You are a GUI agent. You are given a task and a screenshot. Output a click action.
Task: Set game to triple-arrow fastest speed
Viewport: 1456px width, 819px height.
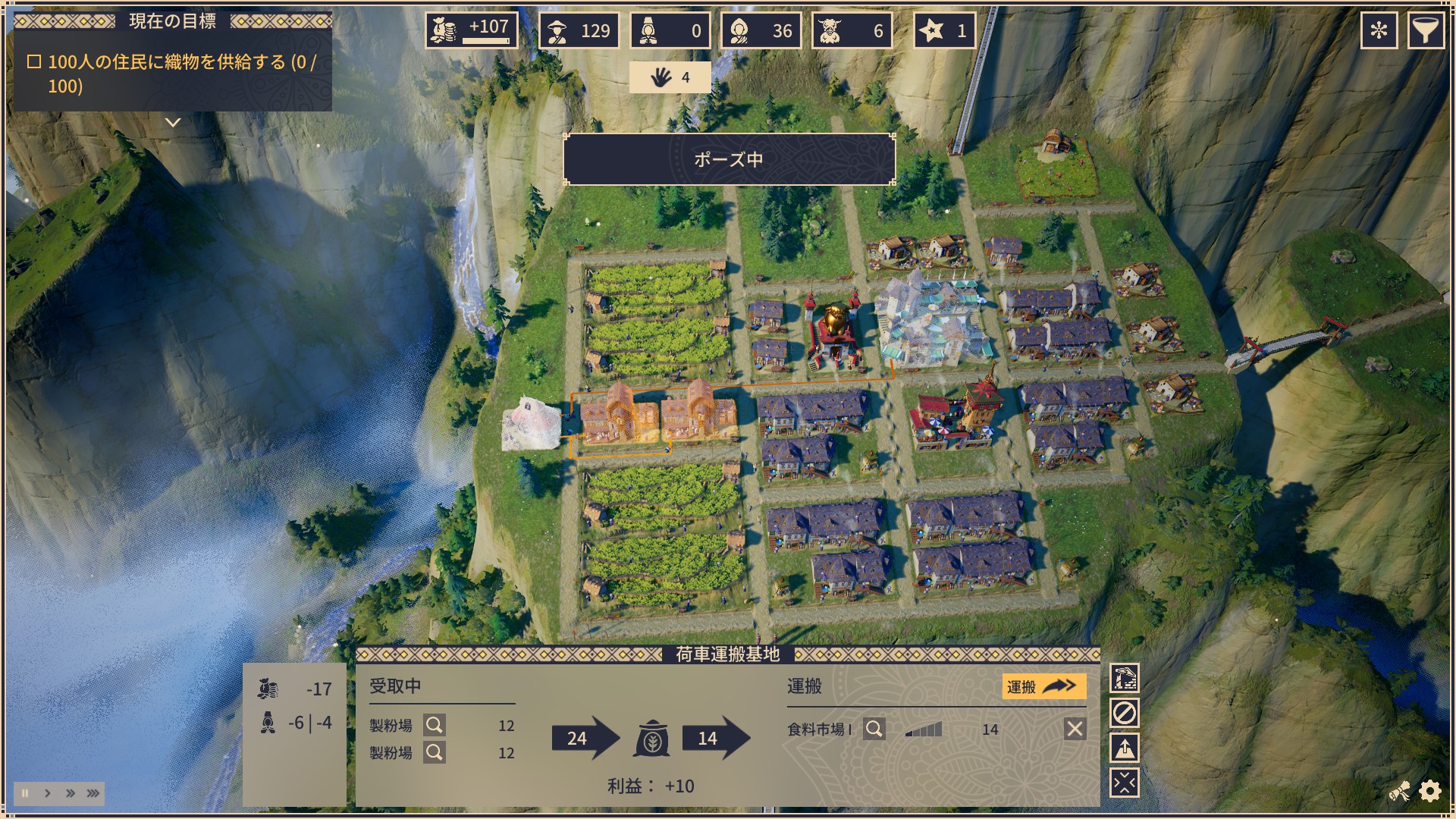[93, 793]
